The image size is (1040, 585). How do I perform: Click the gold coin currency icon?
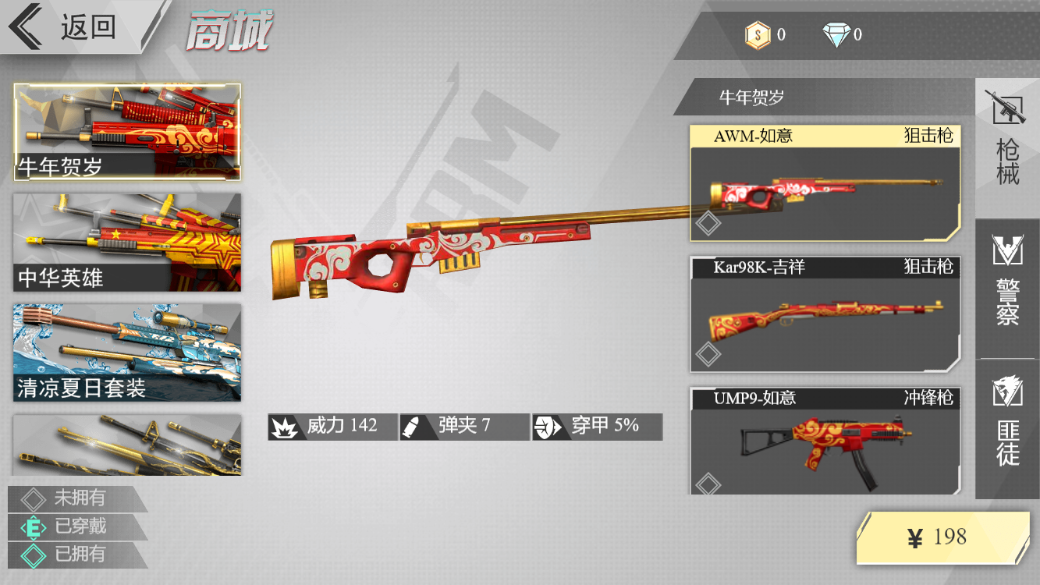click(x=757, y=35)
